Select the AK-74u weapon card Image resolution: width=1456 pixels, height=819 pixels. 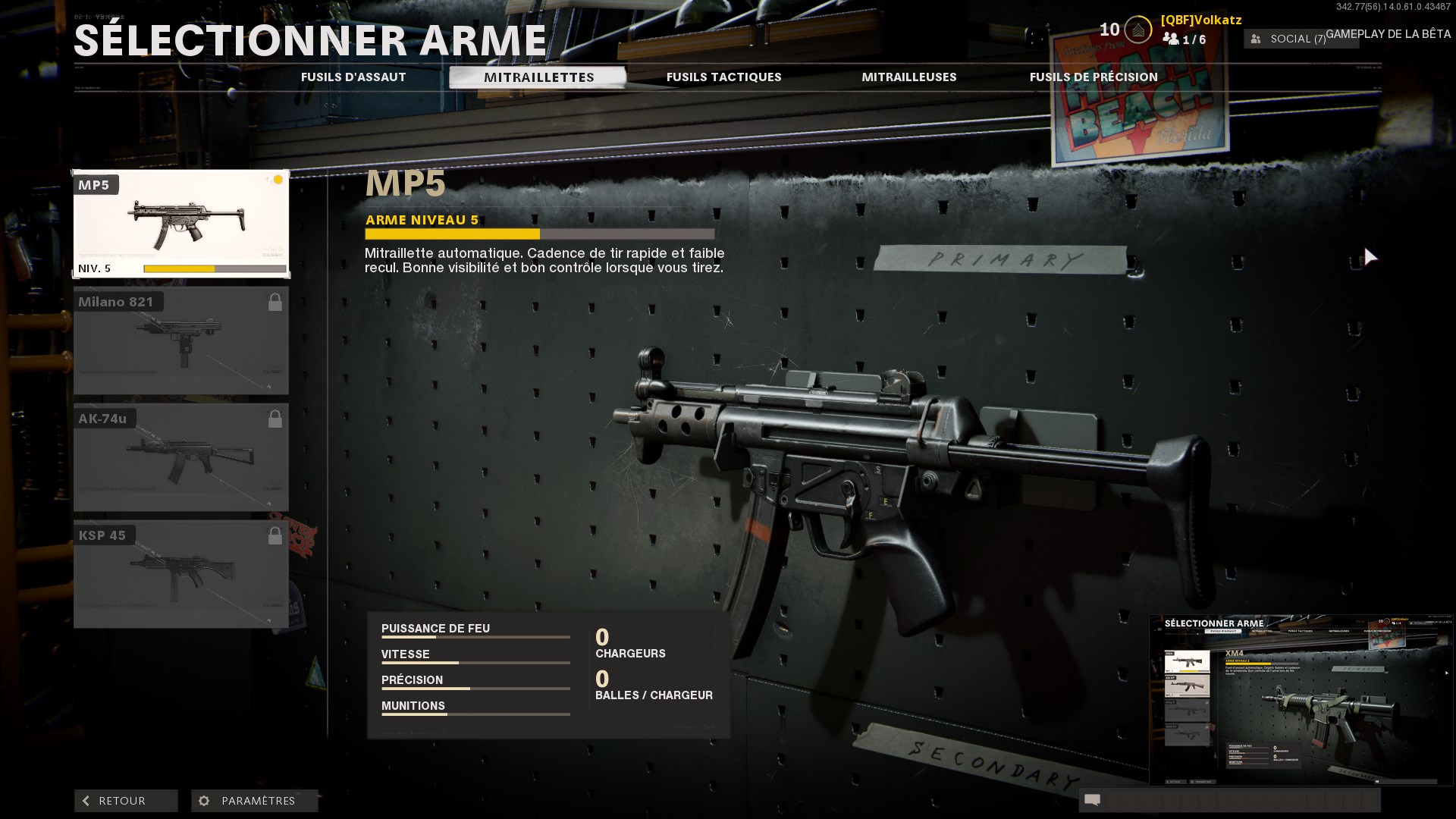[x=181, y=457]
